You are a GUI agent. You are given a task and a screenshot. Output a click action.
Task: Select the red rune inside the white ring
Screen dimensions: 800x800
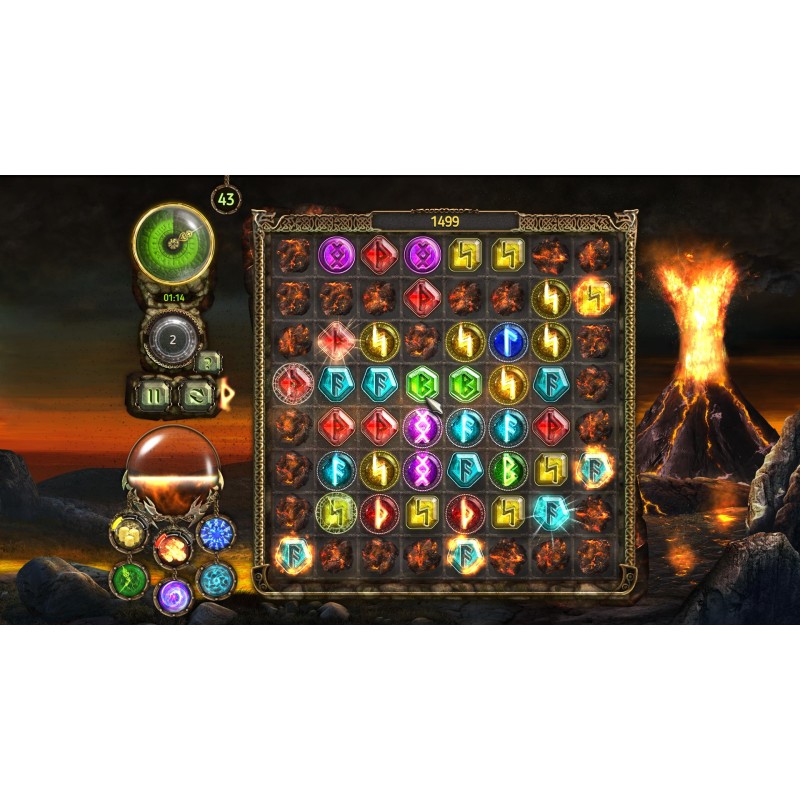tap(293, 383)
